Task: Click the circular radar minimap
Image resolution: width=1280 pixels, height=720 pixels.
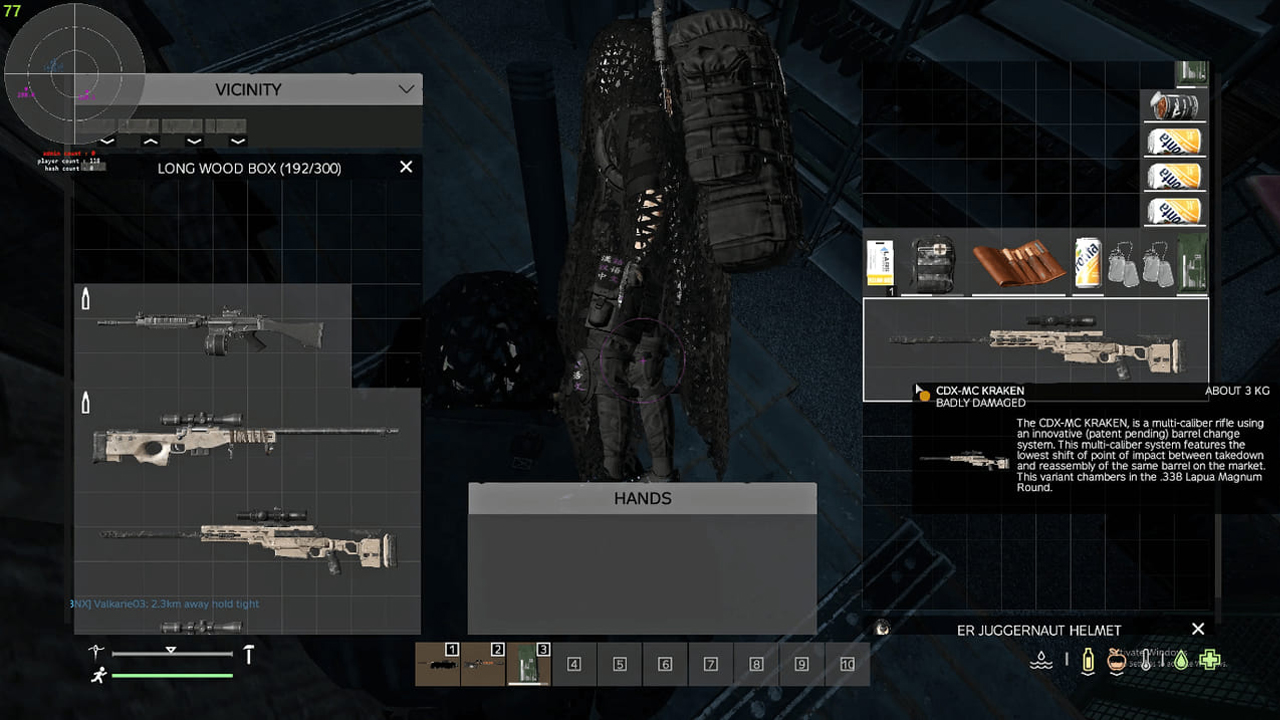Action: 75,73
